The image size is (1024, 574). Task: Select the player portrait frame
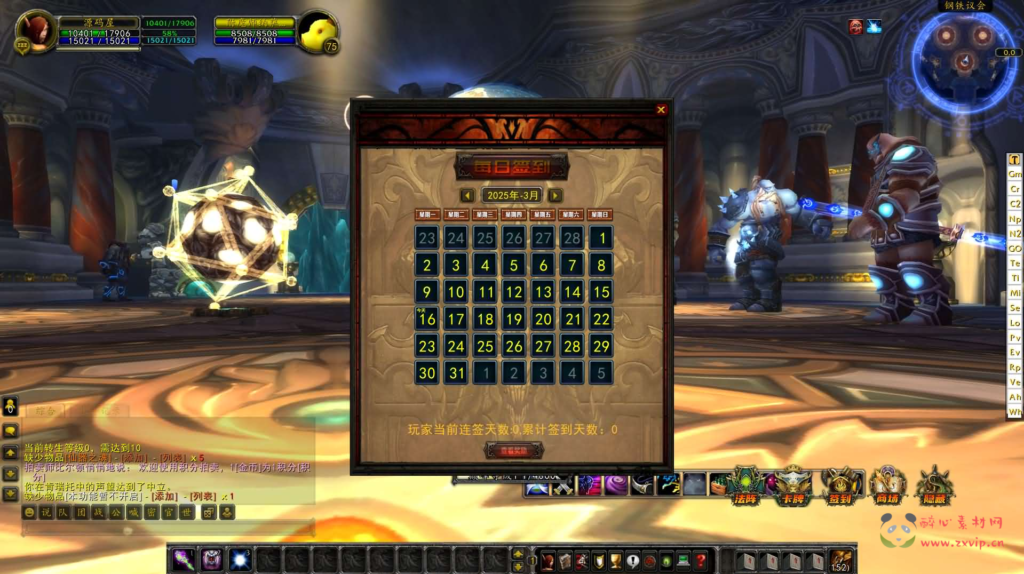click(x=37, y=31)
